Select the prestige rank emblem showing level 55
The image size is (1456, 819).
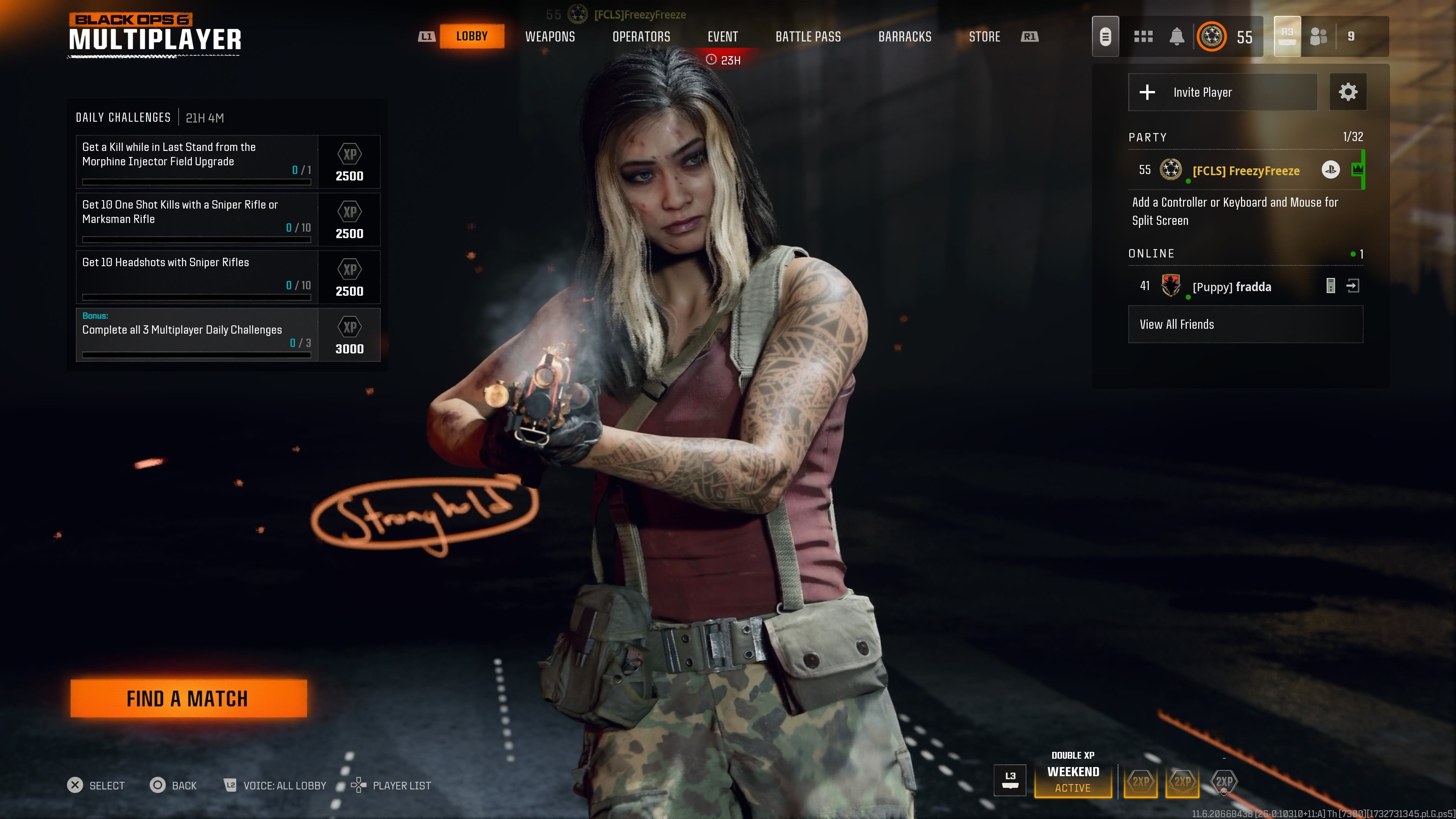(1213, 36)
